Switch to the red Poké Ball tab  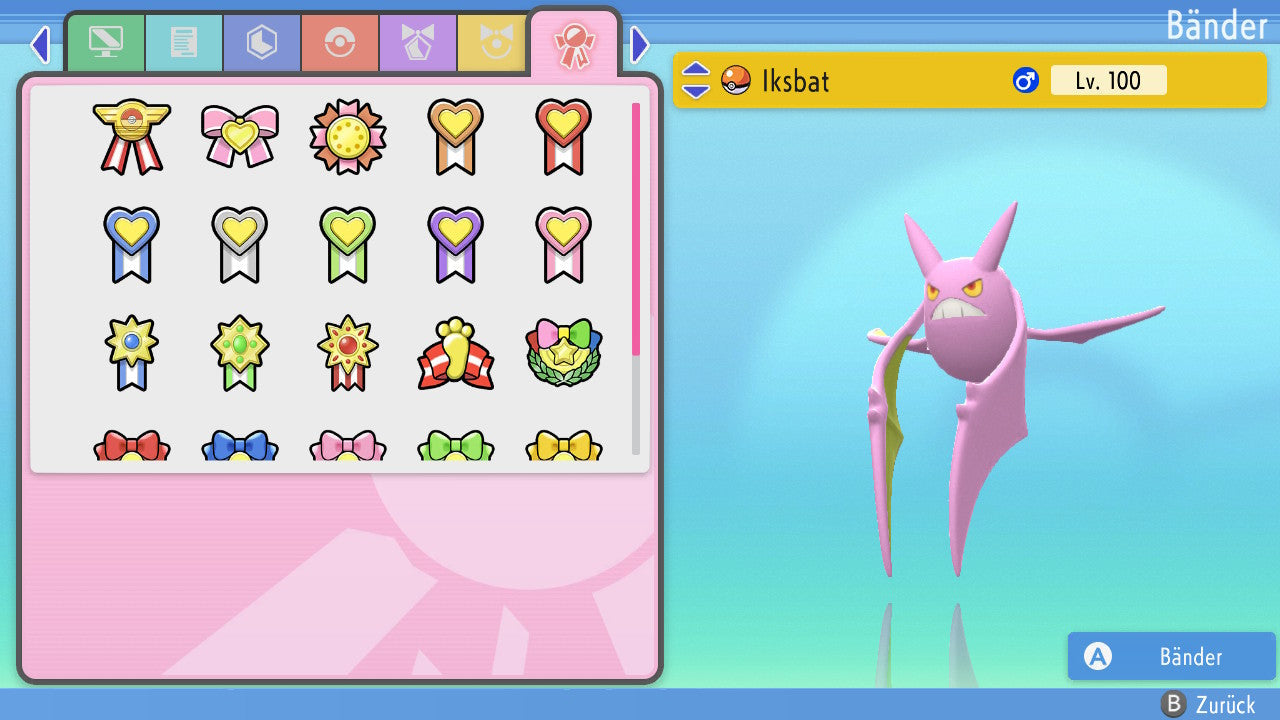pos(339,44)
